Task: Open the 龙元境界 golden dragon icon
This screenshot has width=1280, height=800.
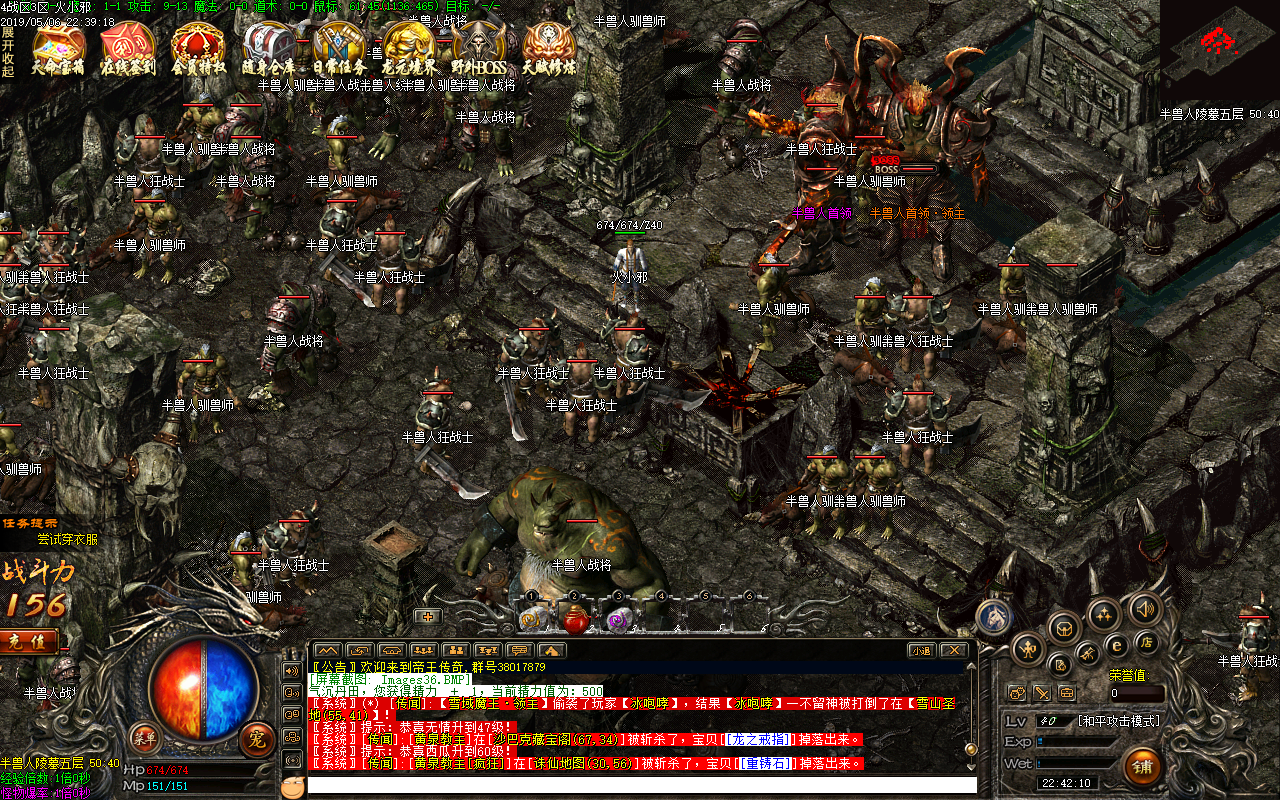Action: [409, 48]
